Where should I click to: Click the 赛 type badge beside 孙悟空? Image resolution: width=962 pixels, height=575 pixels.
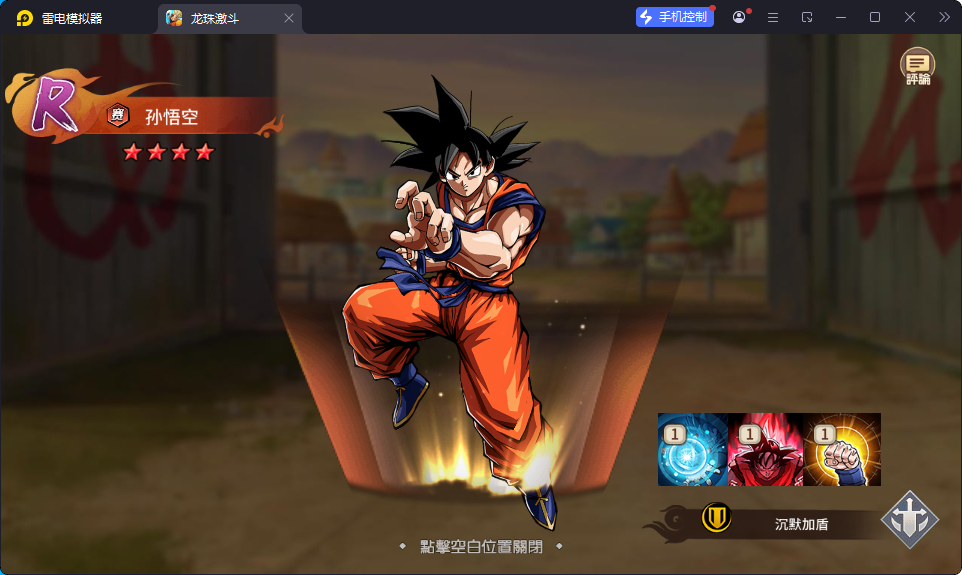click(x=118, y=116)
